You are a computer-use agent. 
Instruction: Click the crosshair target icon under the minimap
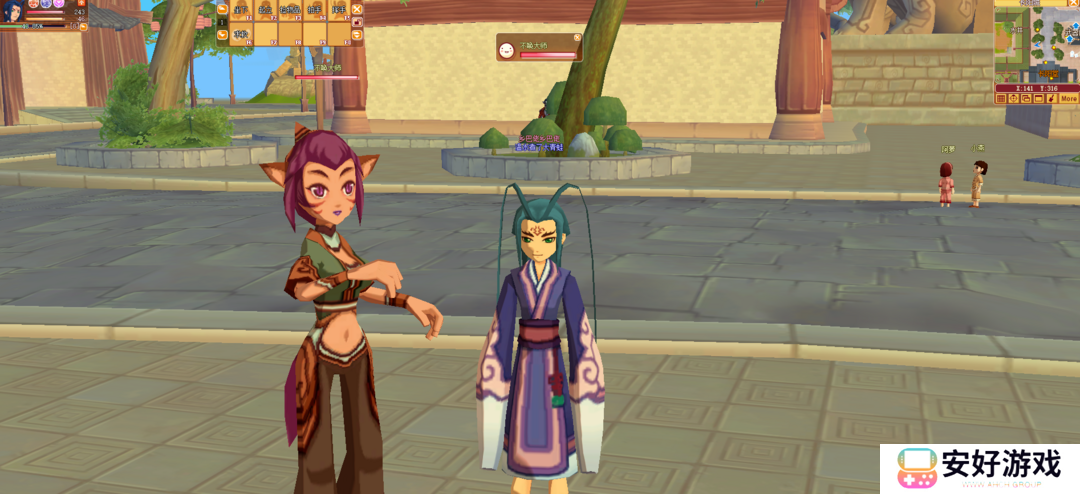tap(1013, 99)
